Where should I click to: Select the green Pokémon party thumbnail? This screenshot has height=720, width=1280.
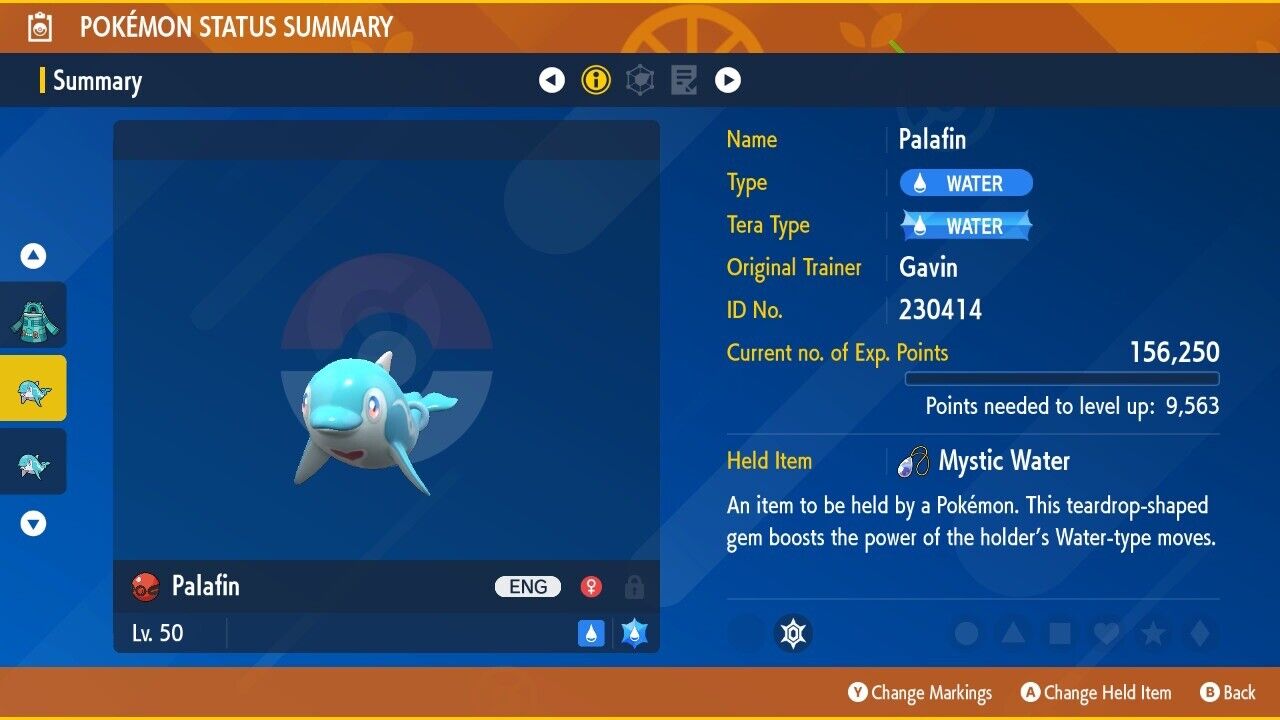tap(34, 315)
